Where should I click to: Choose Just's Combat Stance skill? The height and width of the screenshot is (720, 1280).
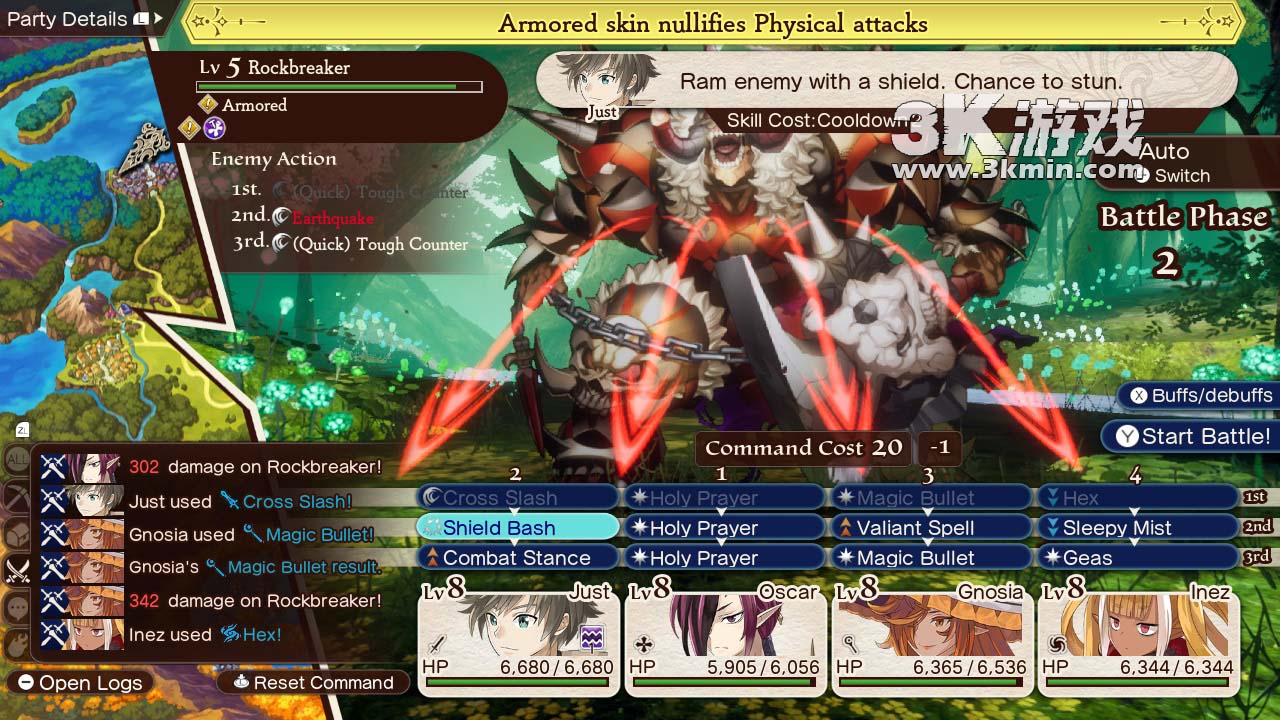[x=517, y=558]
